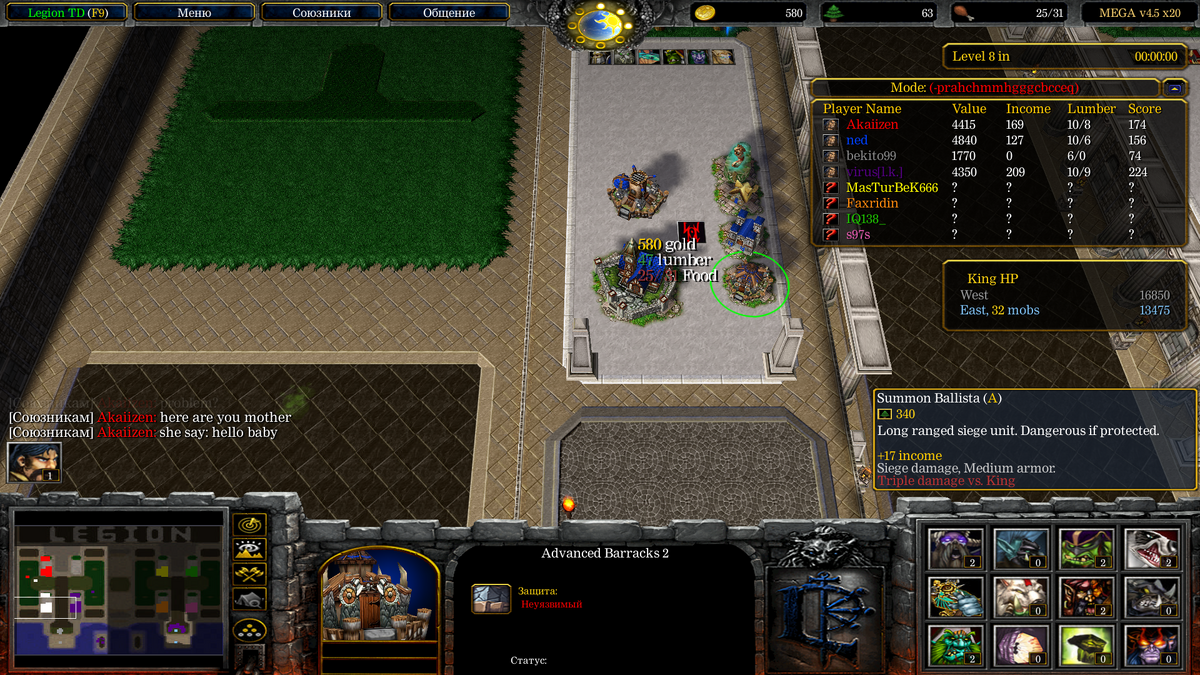
Task: Click the formation toggle round button
Action: tap(249, 629)
